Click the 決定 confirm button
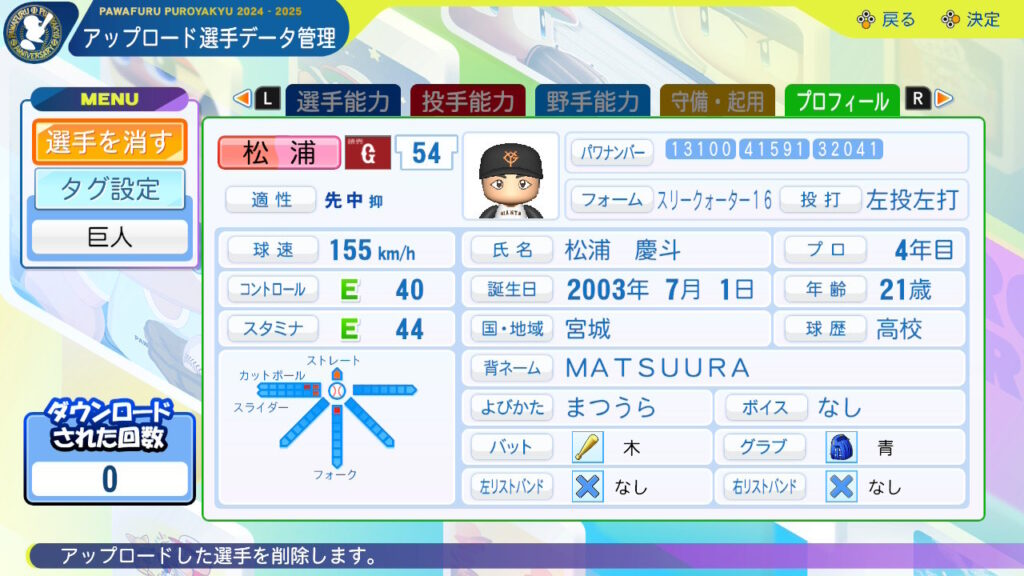The image size is (1024, 576). (x=970, y=20)
